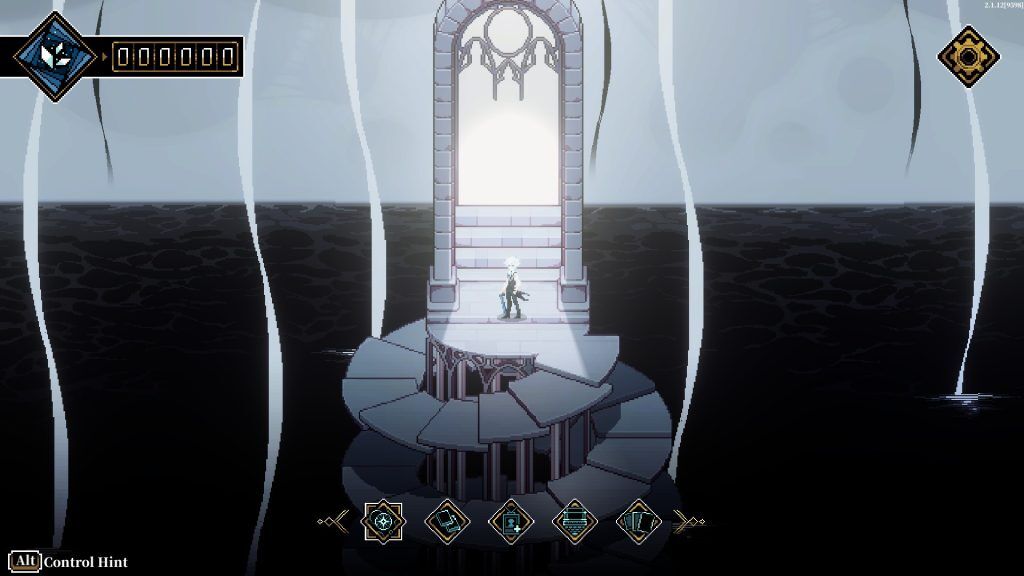Select the compass star toolbar icon
The height and width of the screenshot is (576, 1024).
(x=382, y=521)
